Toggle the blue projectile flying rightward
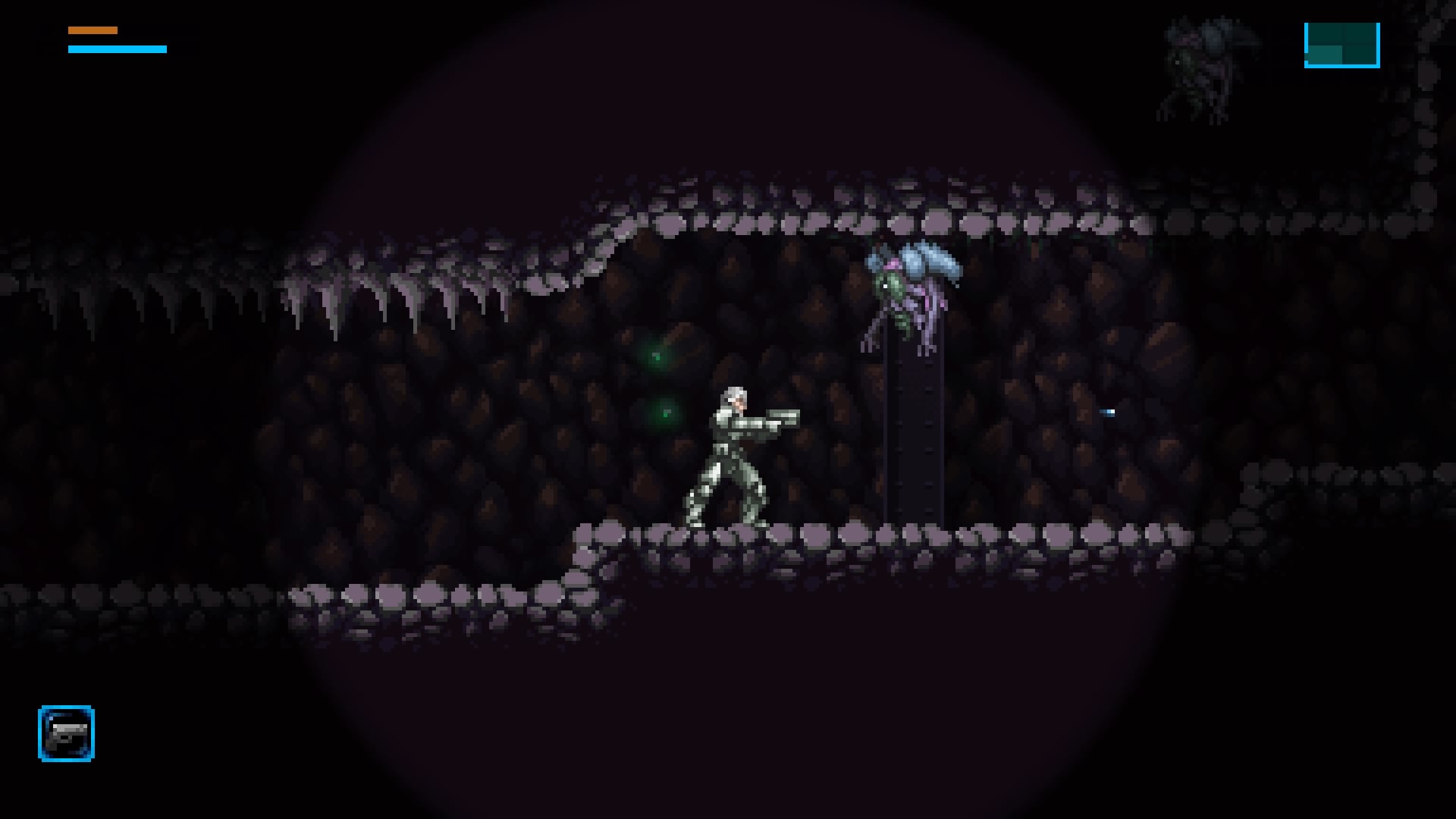1456x819 pixels. pyautogui.click(x=1107, y=413)
